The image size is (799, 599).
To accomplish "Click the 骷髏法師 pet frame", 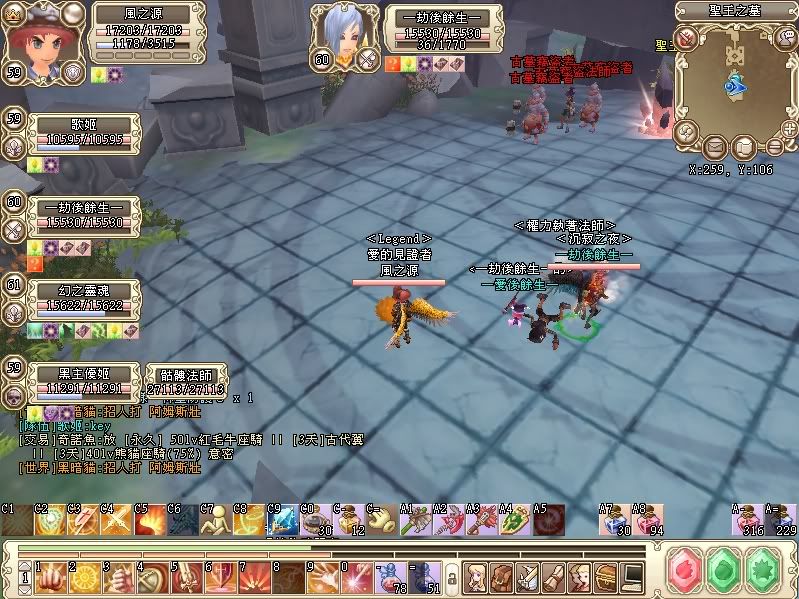I will [x=186, y=382].
